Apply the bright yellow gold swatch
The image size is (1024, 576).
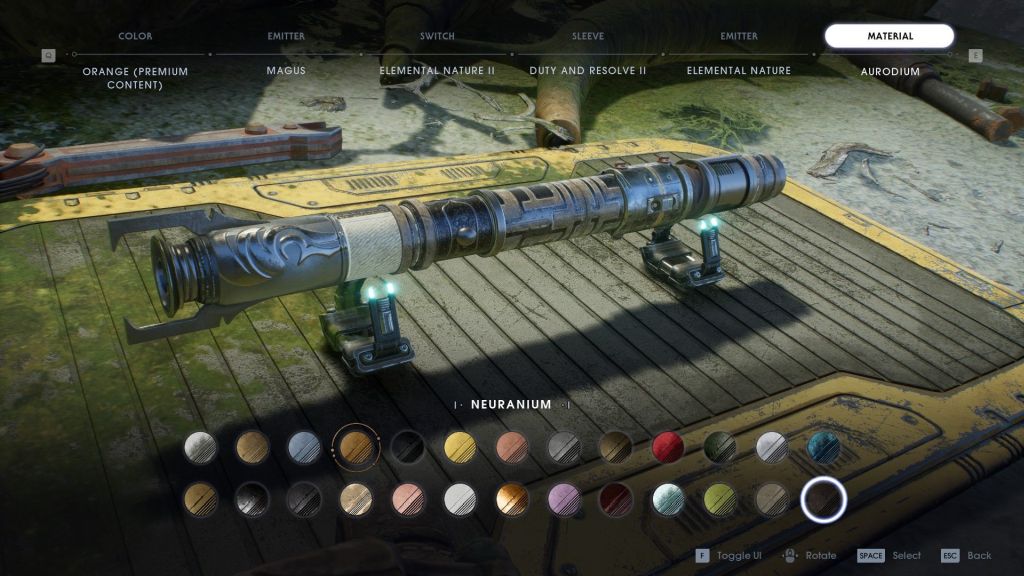pos(459,447)
